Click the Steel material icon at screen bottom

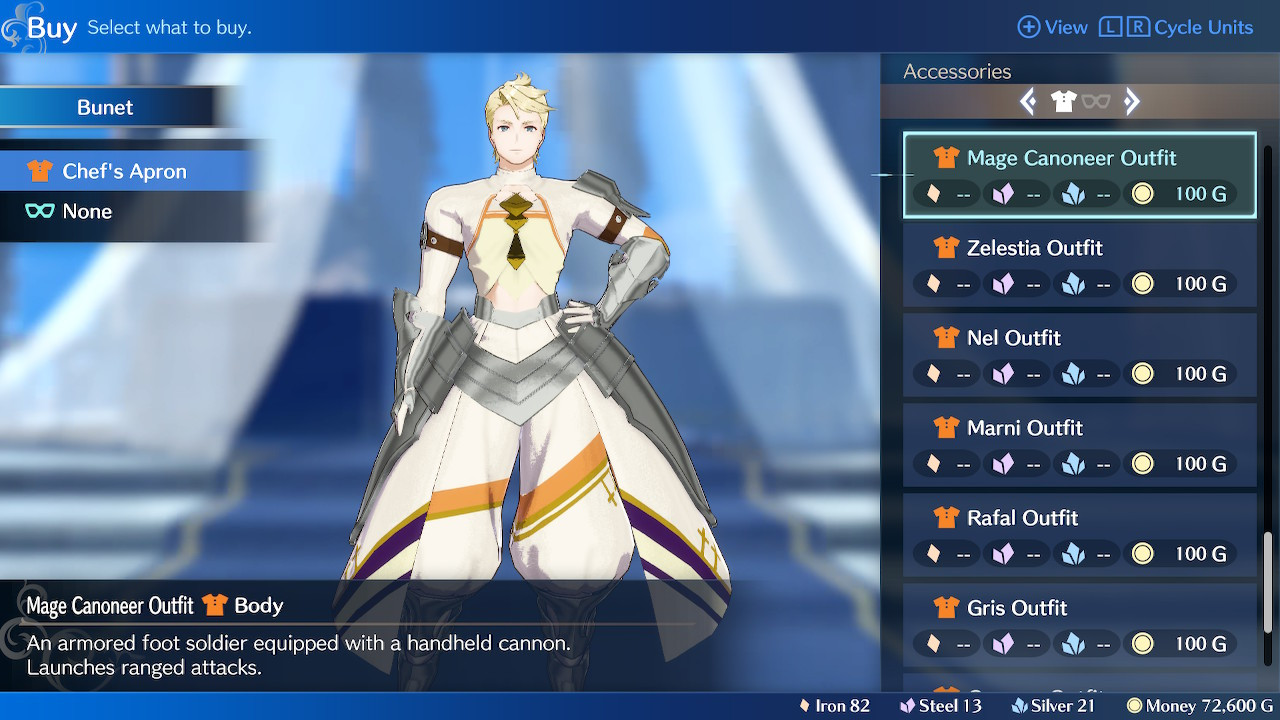click(x=905, y=705)
